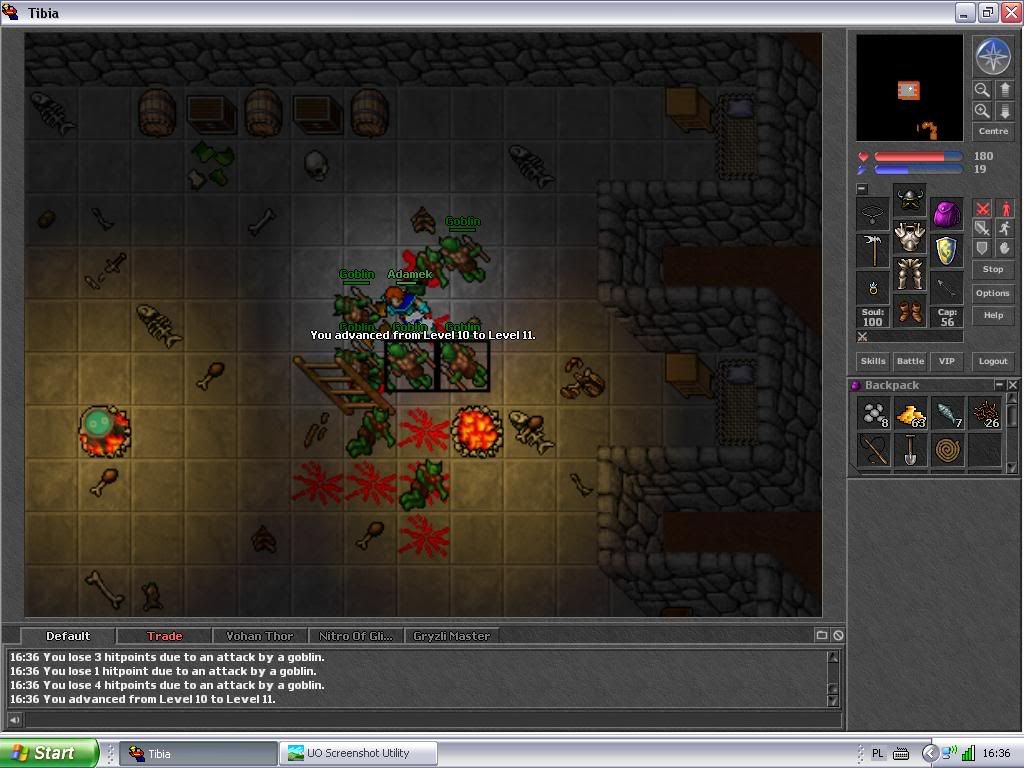The height and width of the screenshot is (768, 1024).
Task: Select the gold coins stack in backpack
Action: click(910, 413)
